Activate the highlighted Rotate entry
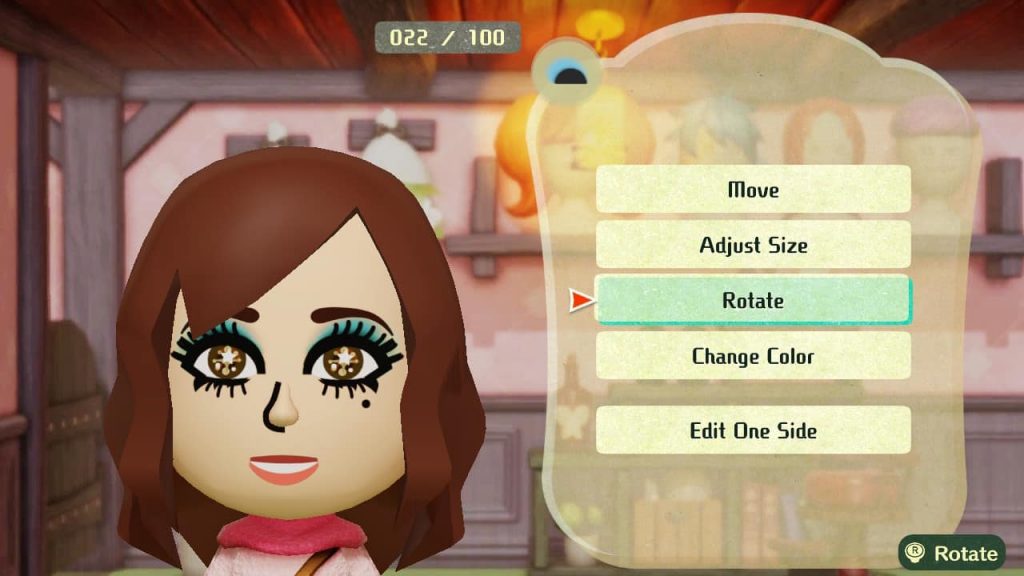The height and width of the screenshot is (576, 1024). tap(753, 301)
